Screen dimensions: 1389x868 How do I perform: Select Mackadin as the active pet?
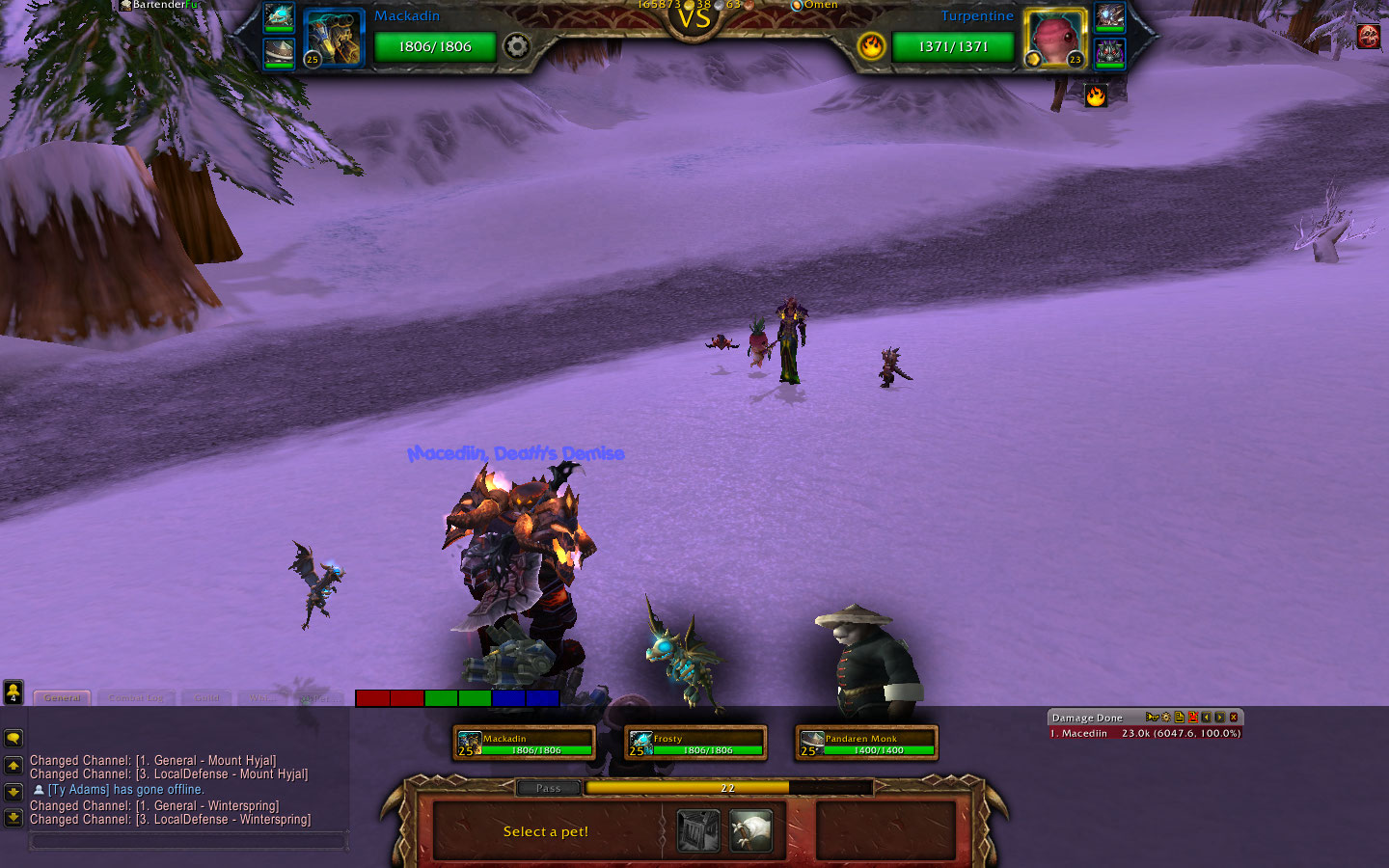pyautogui.click(x=524, y=743)
